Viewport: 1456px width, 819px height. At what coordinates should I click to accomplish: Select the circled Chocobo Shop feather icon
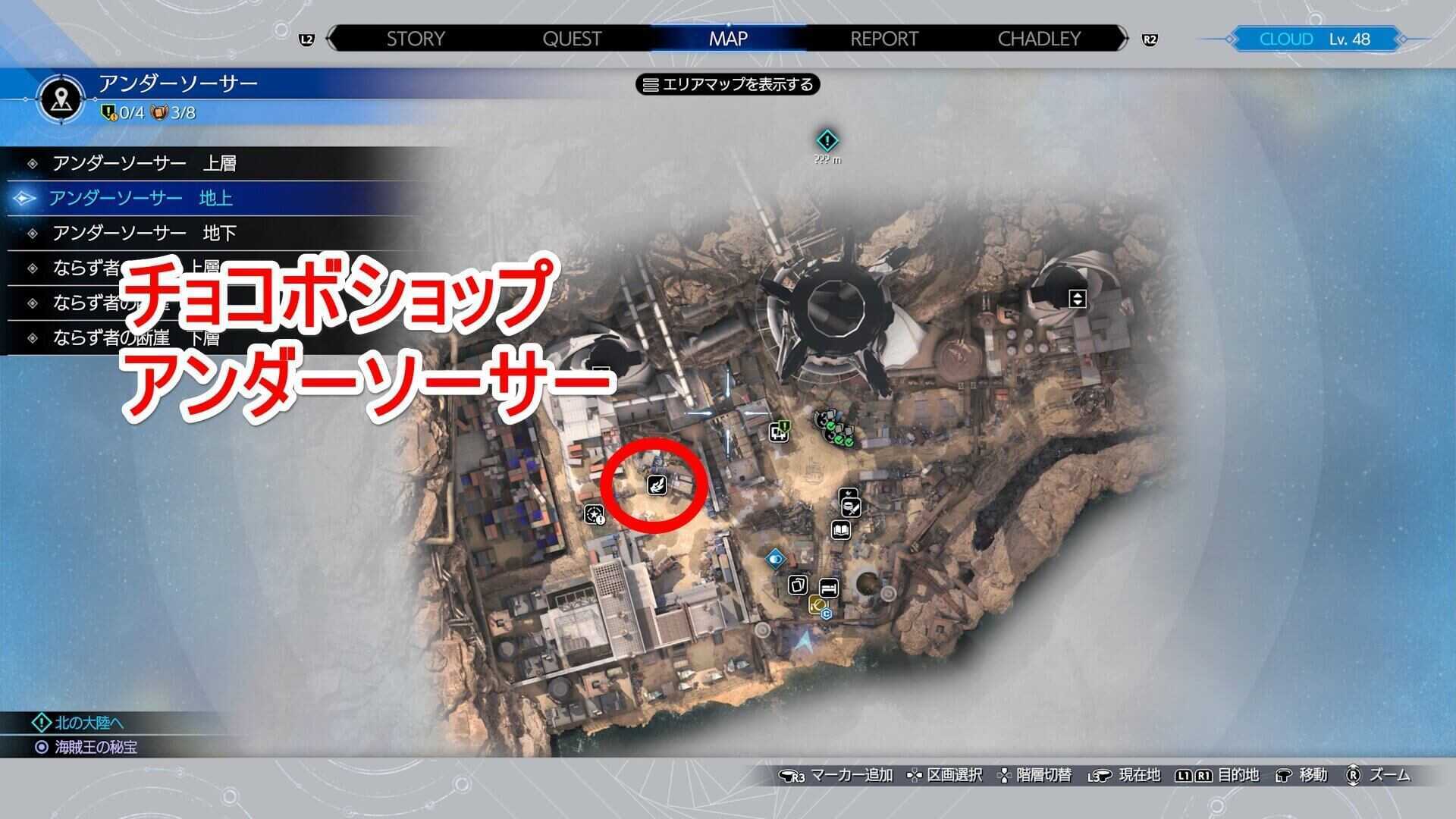pyautogui.click(x=655, y=485)
